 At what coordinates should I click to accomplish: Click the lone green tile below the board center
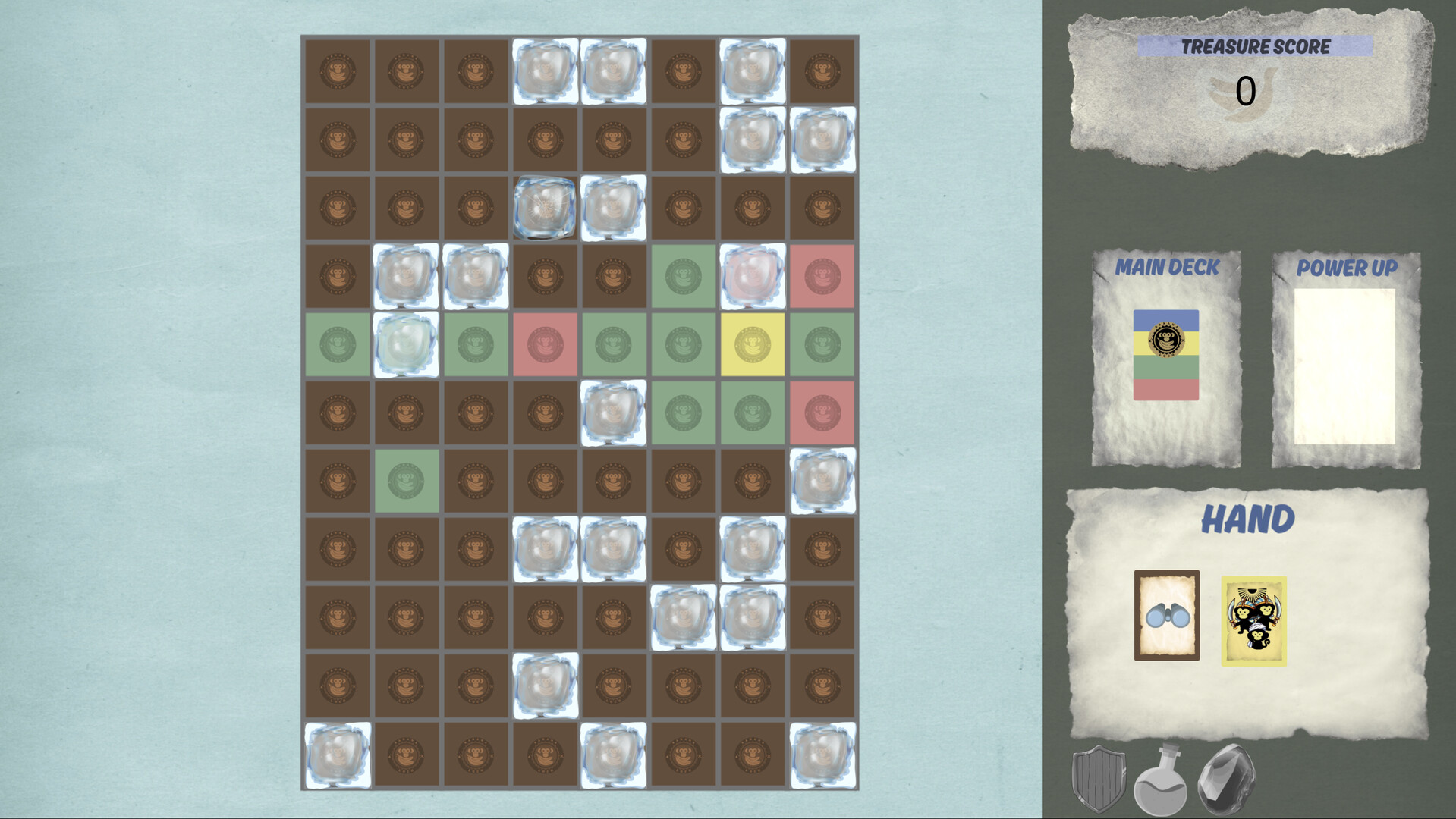click(x=407, y=480)
